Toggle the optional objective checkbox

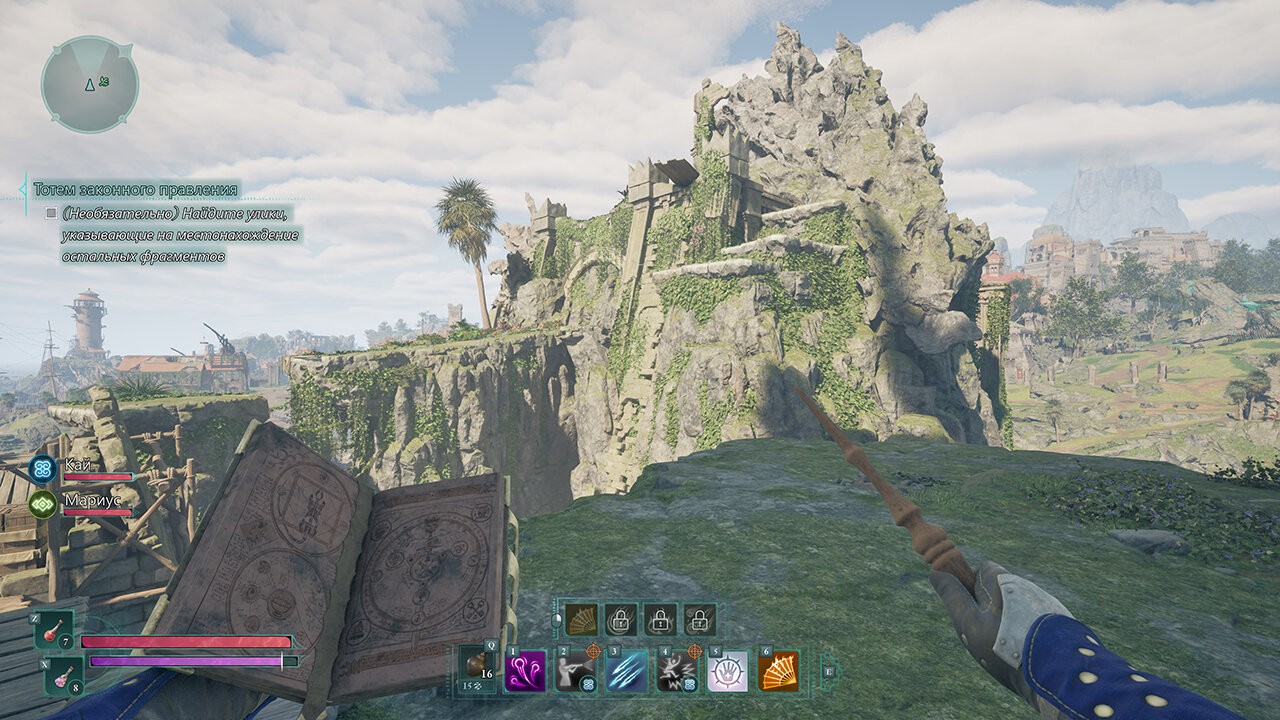tap(51, 213)
